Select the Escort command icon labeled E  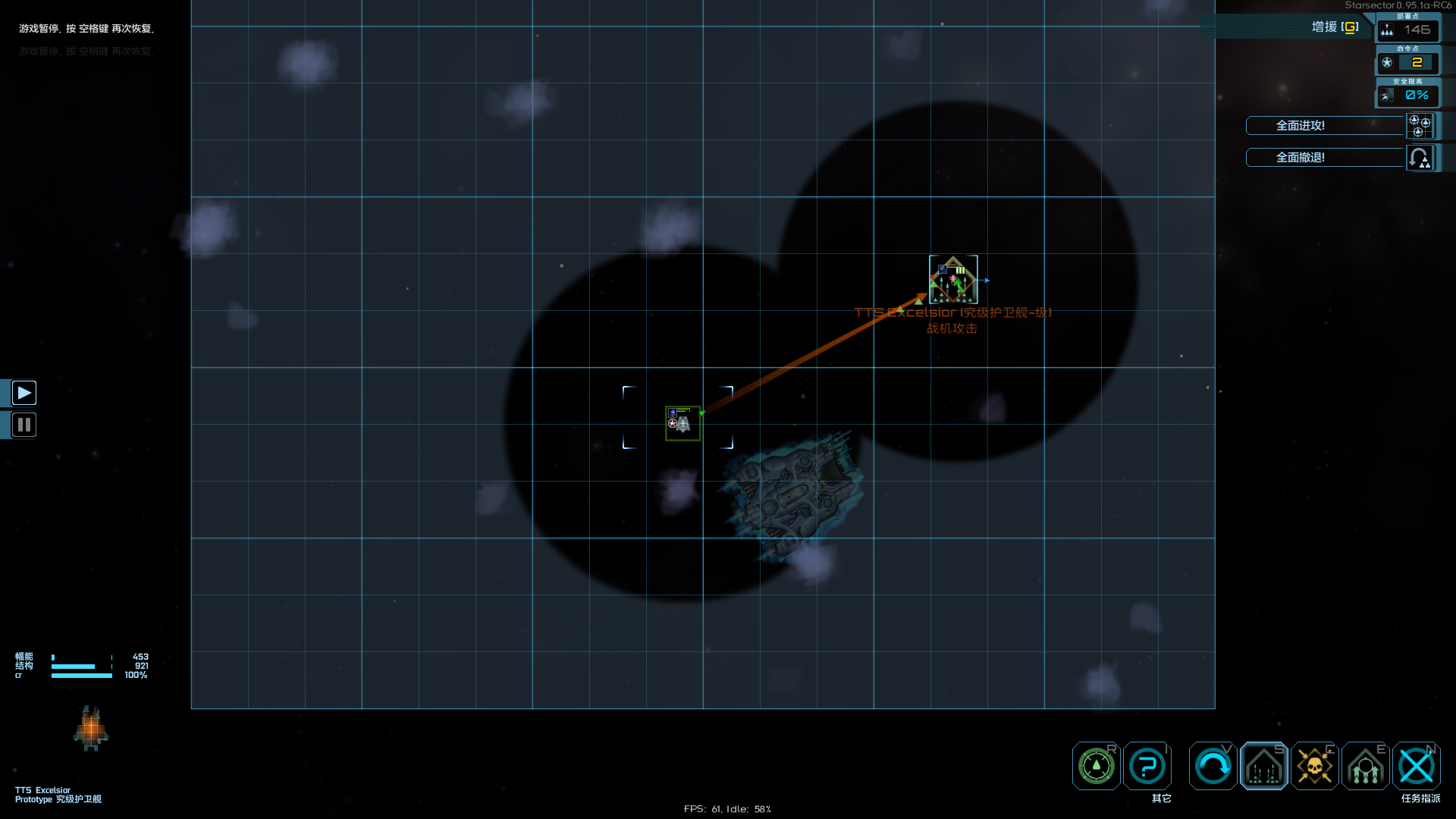[1365, 766]
